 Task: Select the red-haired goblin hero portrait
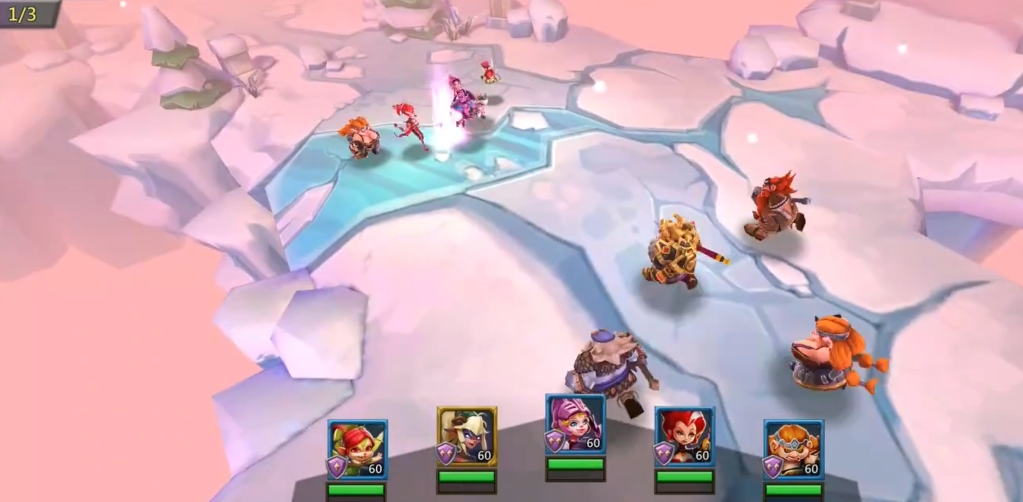357,449
